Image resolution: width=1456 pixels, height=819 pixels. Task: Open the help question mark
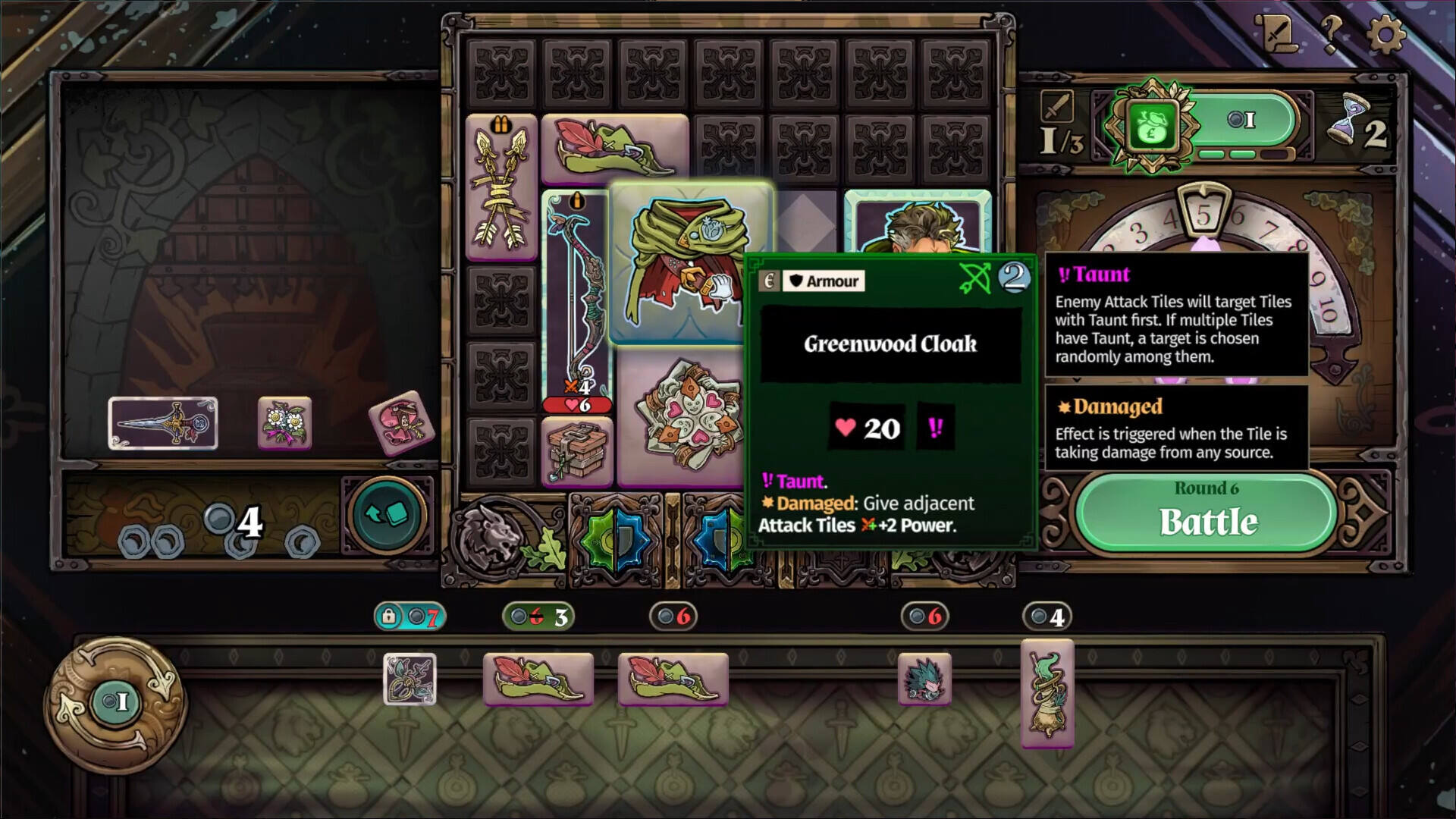coord(1331,34)
